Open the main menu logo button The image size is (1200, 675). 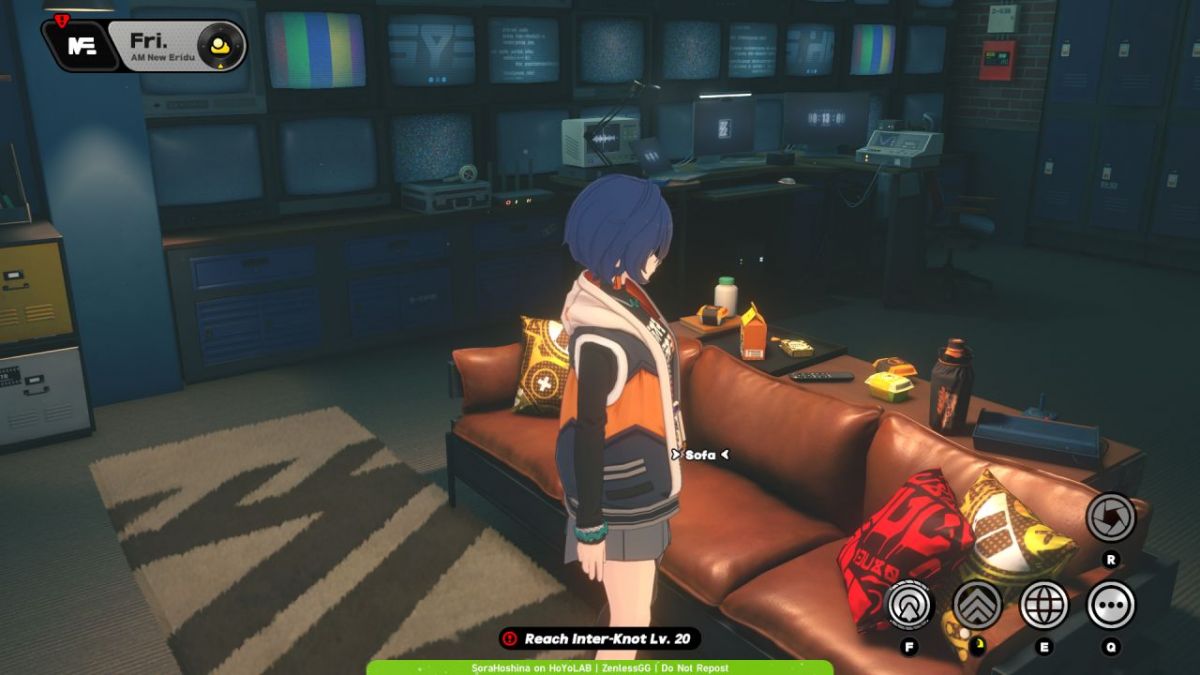(x=81, y=45)
